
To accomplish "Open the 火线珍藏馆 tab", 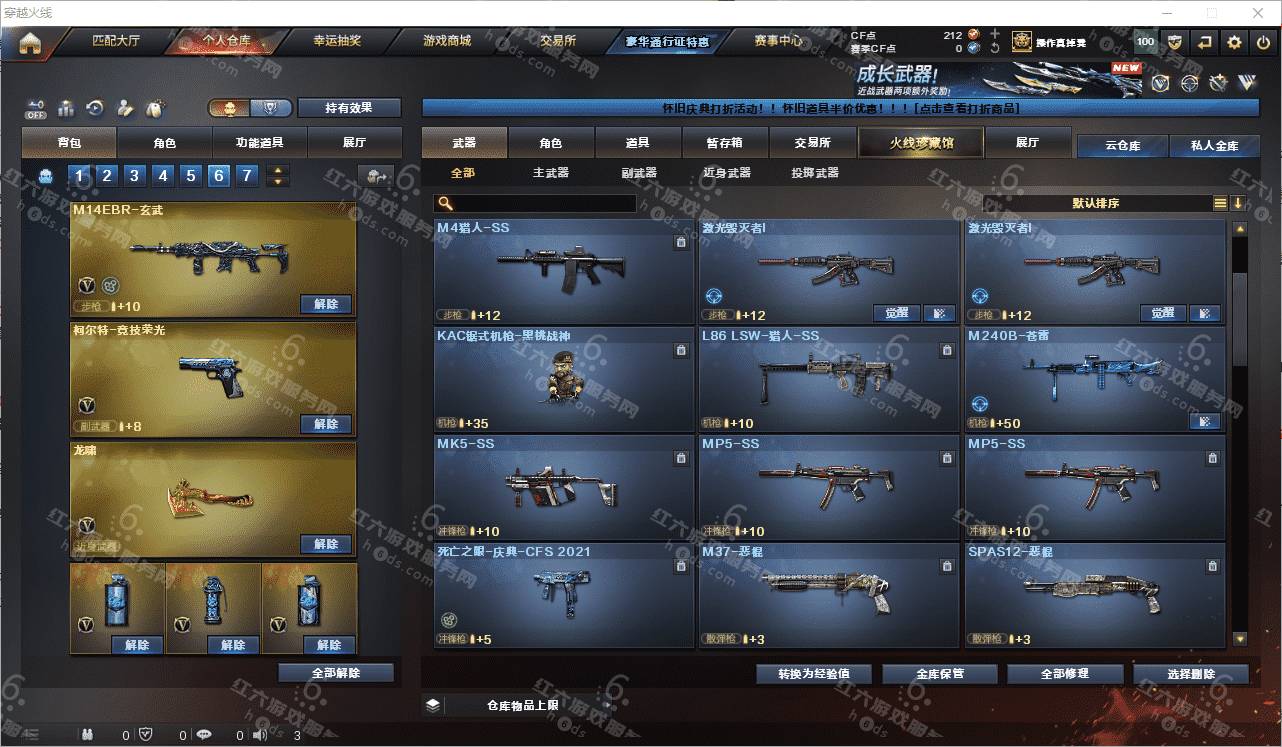I will 921,143.
